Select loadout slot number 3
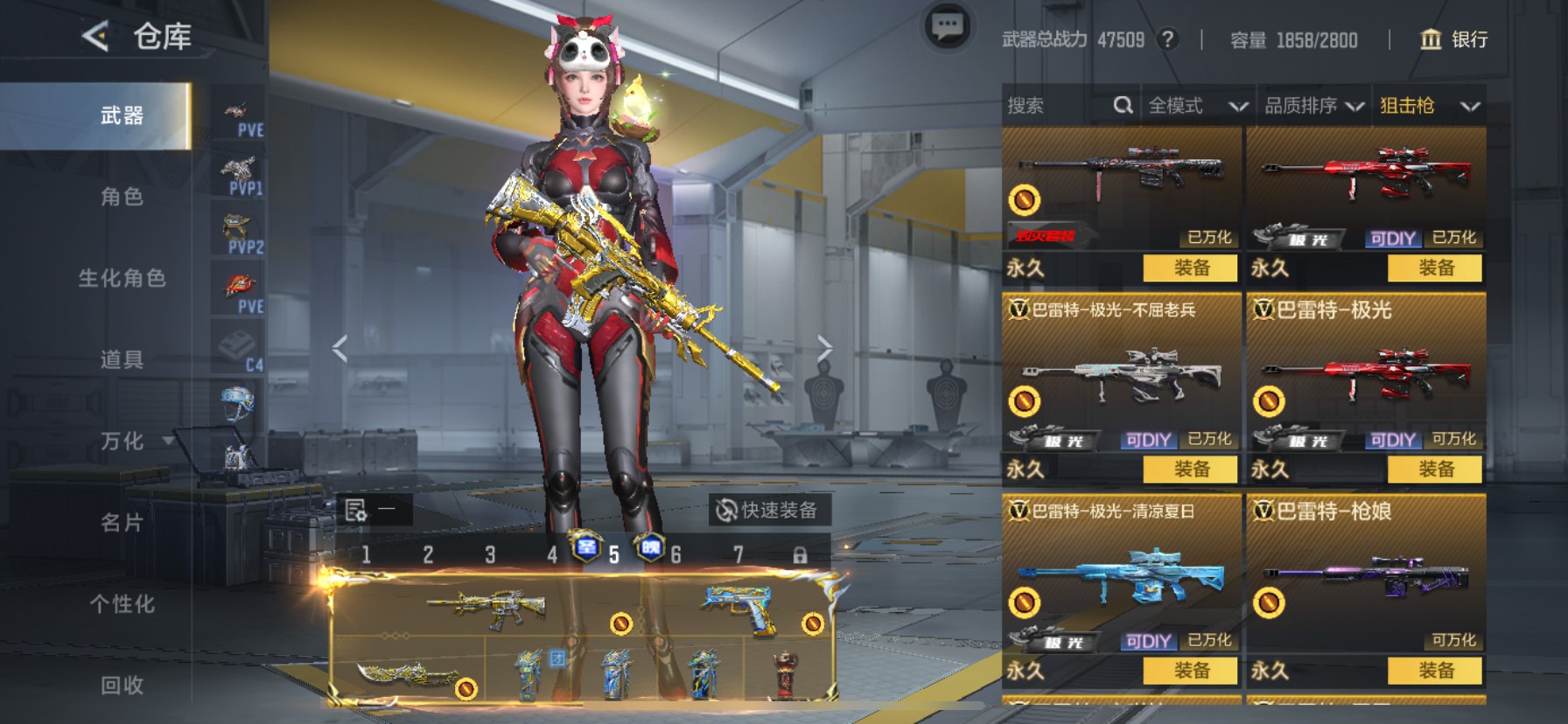This screenshot has height=724, width=1568. click(490, 554)
